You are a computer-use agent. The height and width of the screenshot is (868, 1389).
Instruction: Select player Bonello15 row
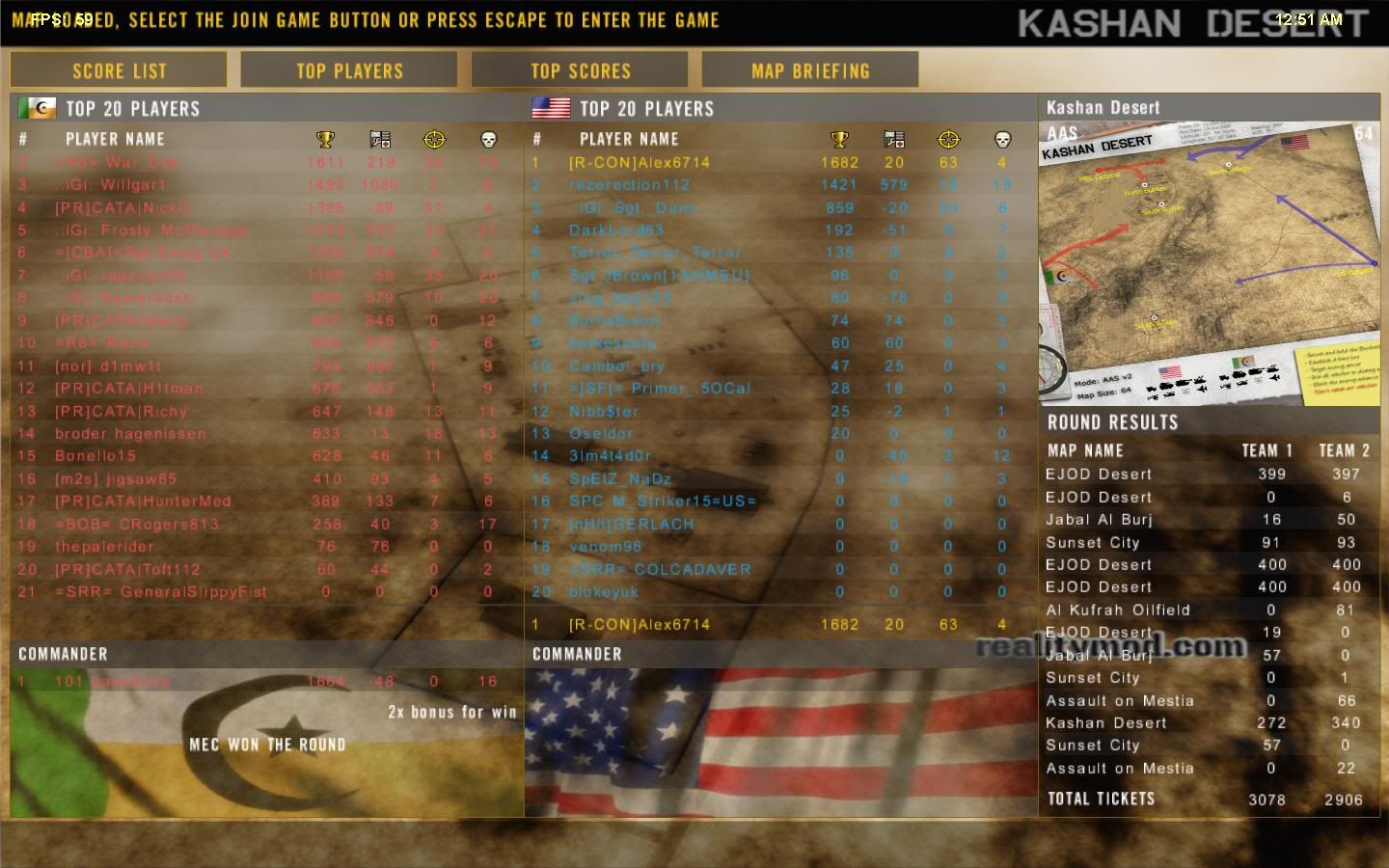point(95,456)
